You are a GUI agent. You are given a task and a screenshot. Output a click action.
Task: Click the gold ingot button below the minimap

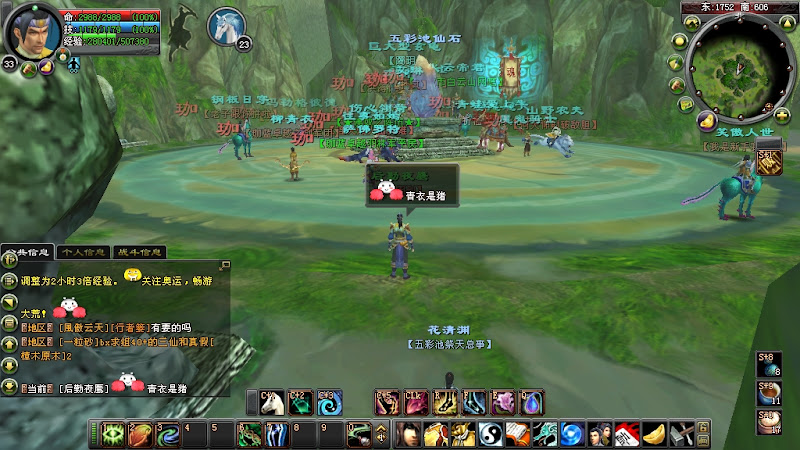tap(709, 120)
